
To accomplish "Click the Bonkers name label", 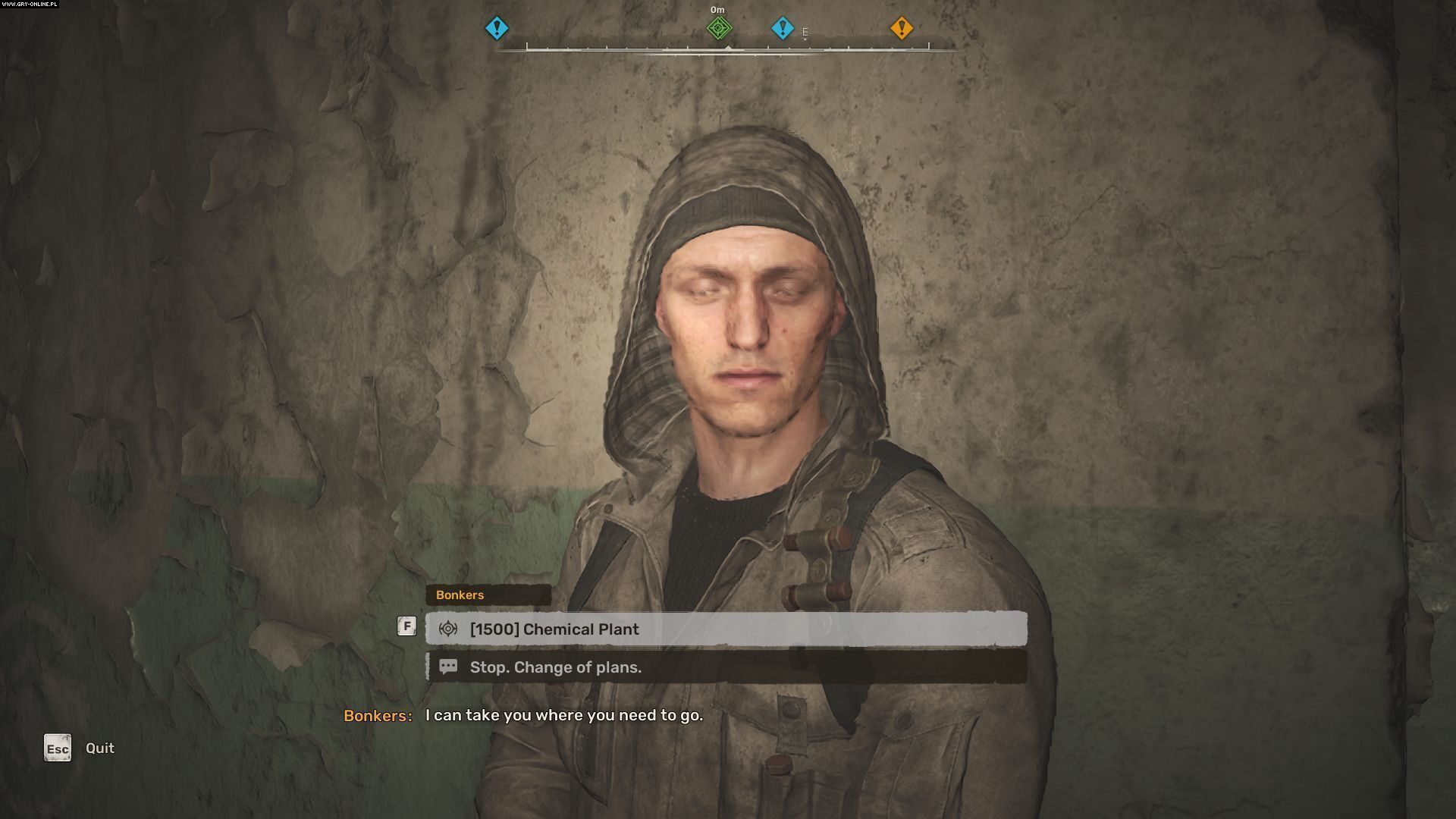I will coord(460,595).
